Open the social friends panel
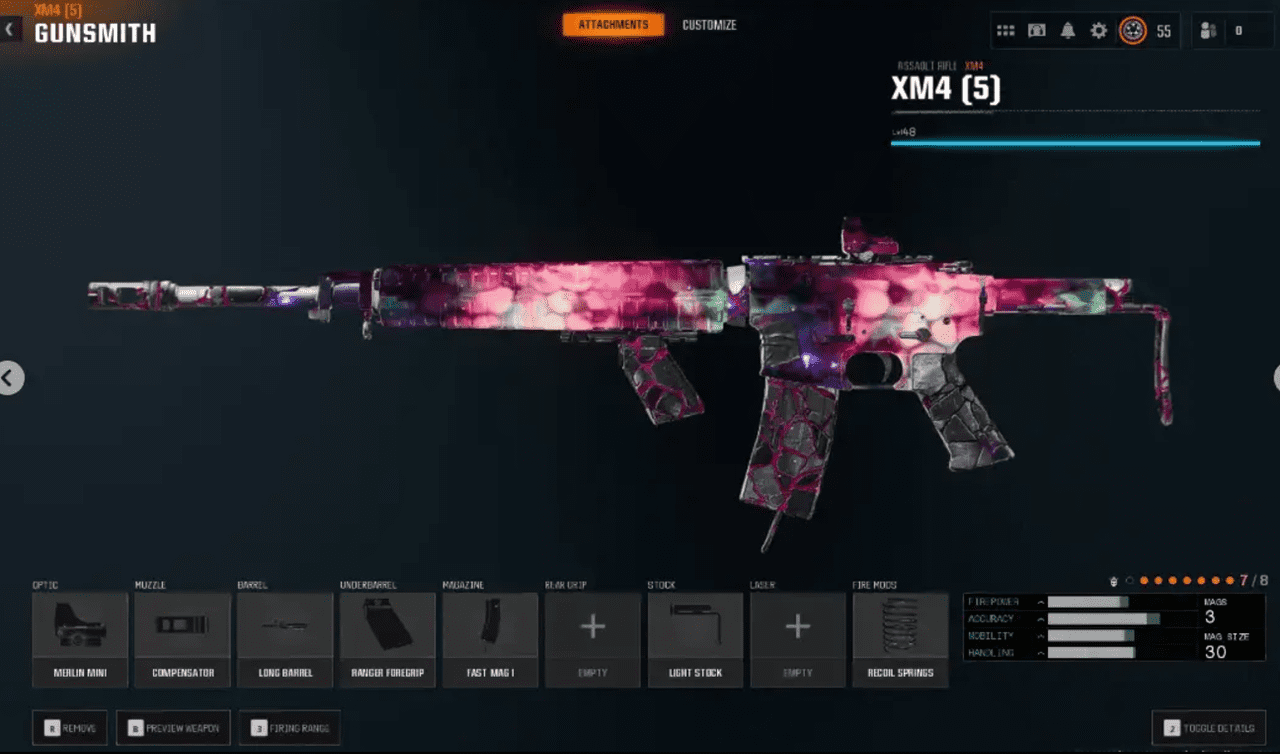This screenshot has width=1280, height=754. point(1223,31)
